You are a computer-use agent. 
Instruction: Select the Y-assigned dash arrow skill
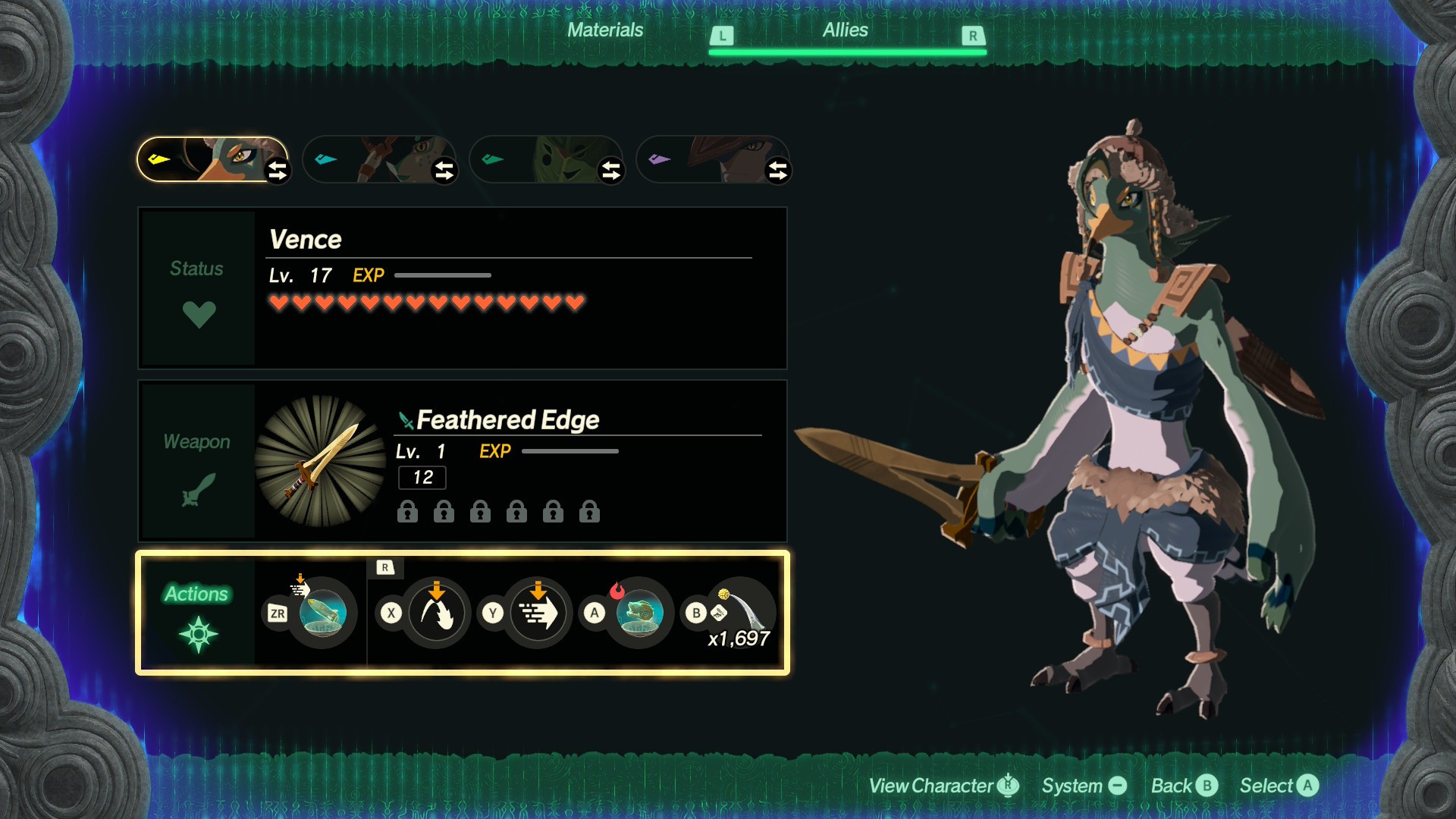coord(538,613)
